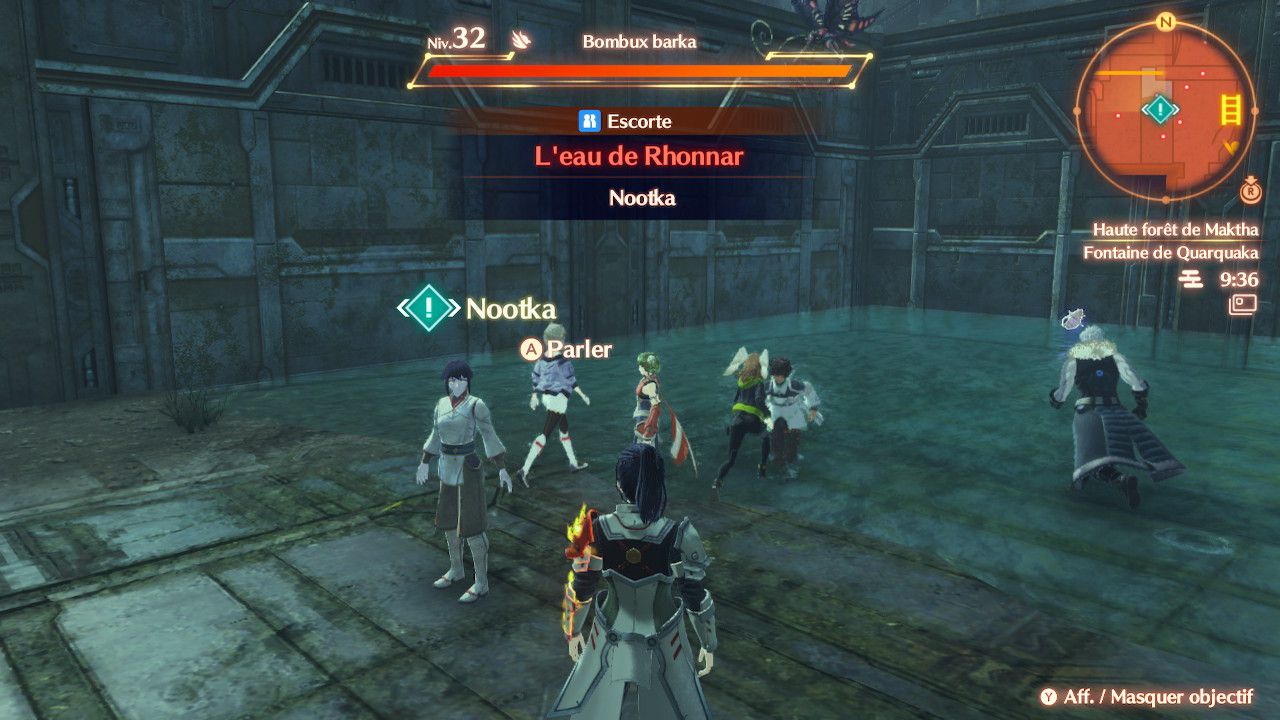
Task: Click the N compass marker on minimap
Action: pos(1165,21)
